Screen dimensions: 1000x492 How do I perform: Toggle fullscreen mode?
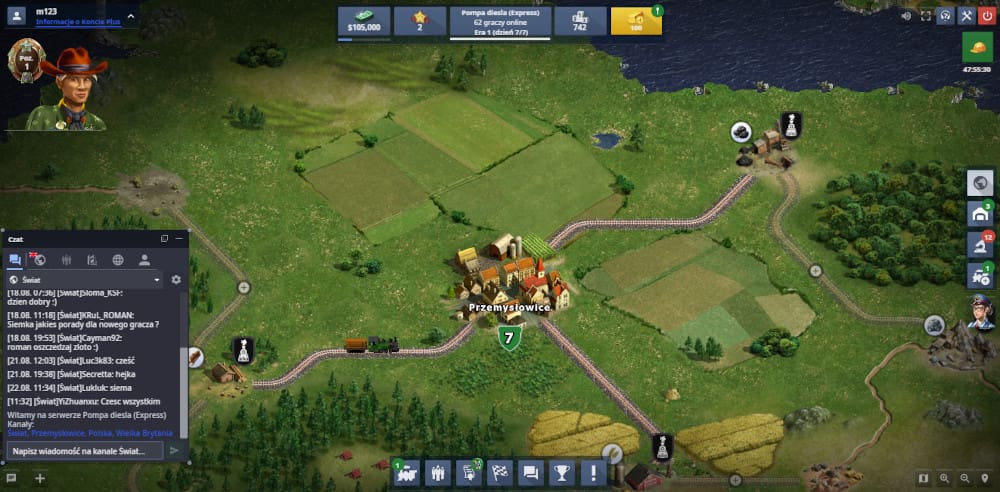[x=926, y=16]
